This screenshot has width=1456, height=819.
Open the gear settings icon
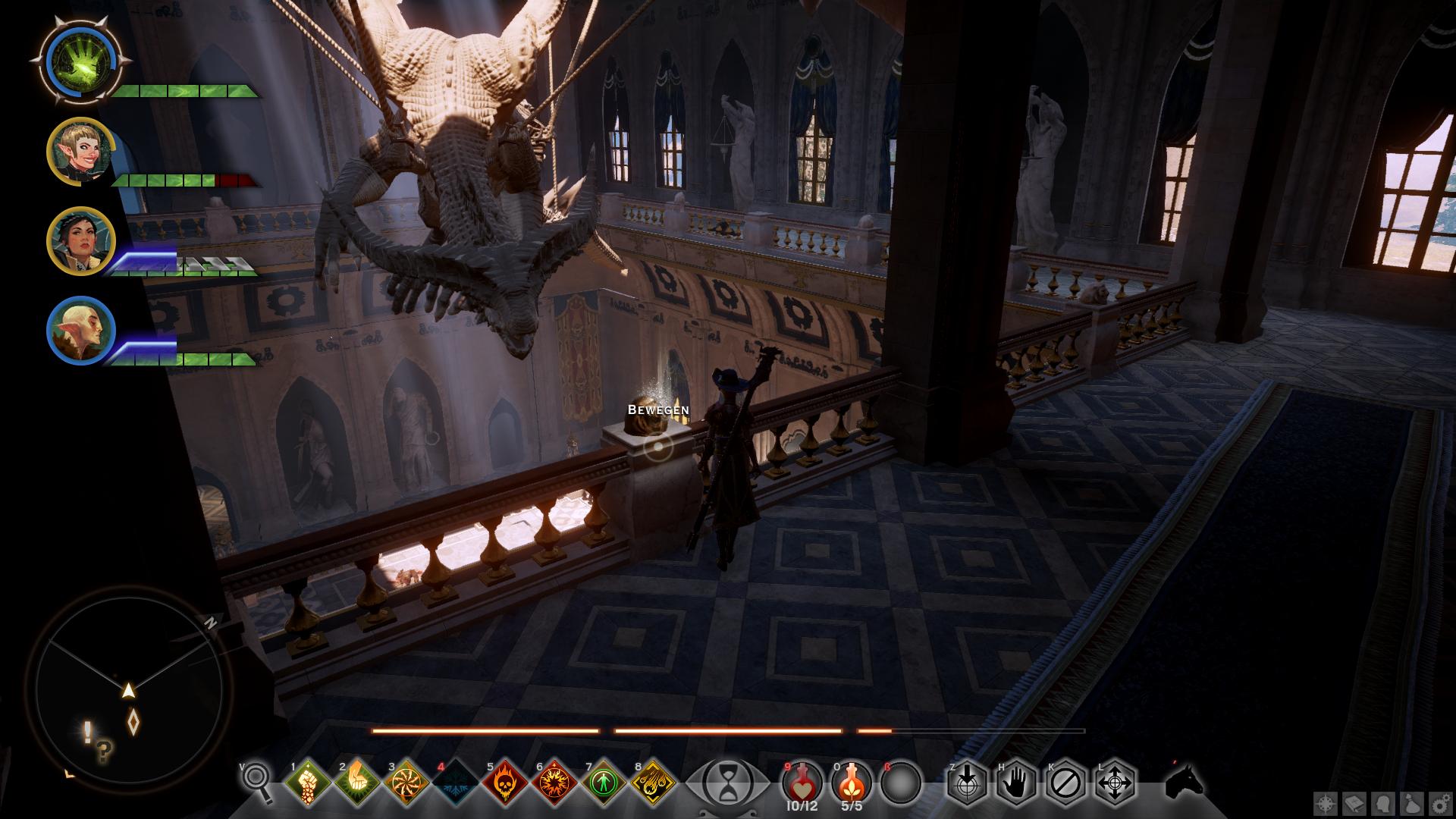coord(1441,804)
